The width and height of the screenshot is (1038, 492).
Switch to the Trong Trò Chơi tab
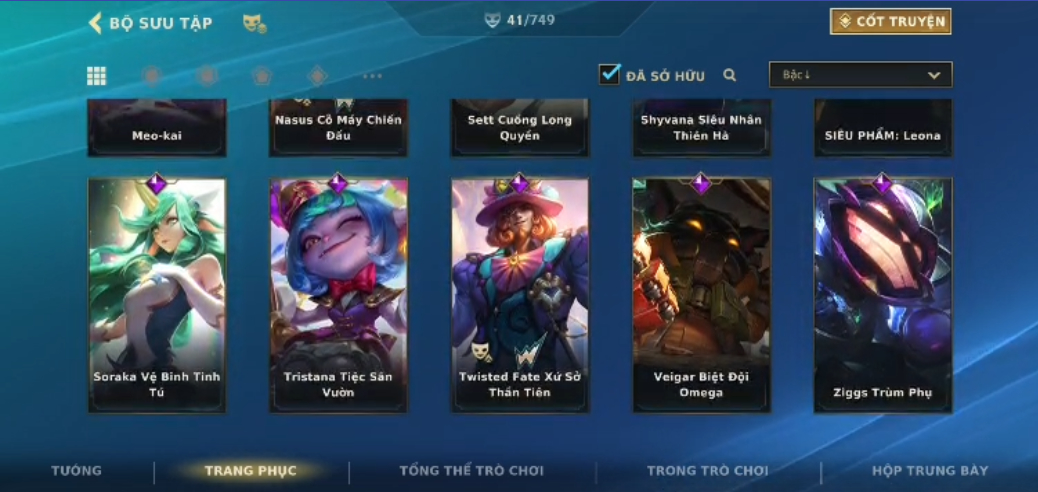(708, 471)
